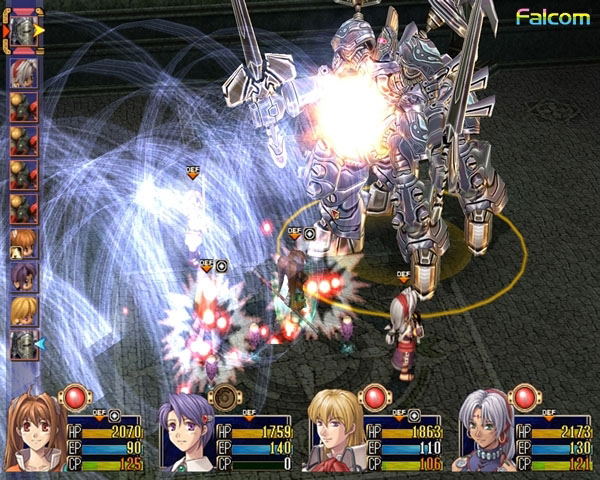This screenshot has width=600, height=480.
Task: Select the silver-haired fighter in the turn order bar
Action: pos(24,70)
